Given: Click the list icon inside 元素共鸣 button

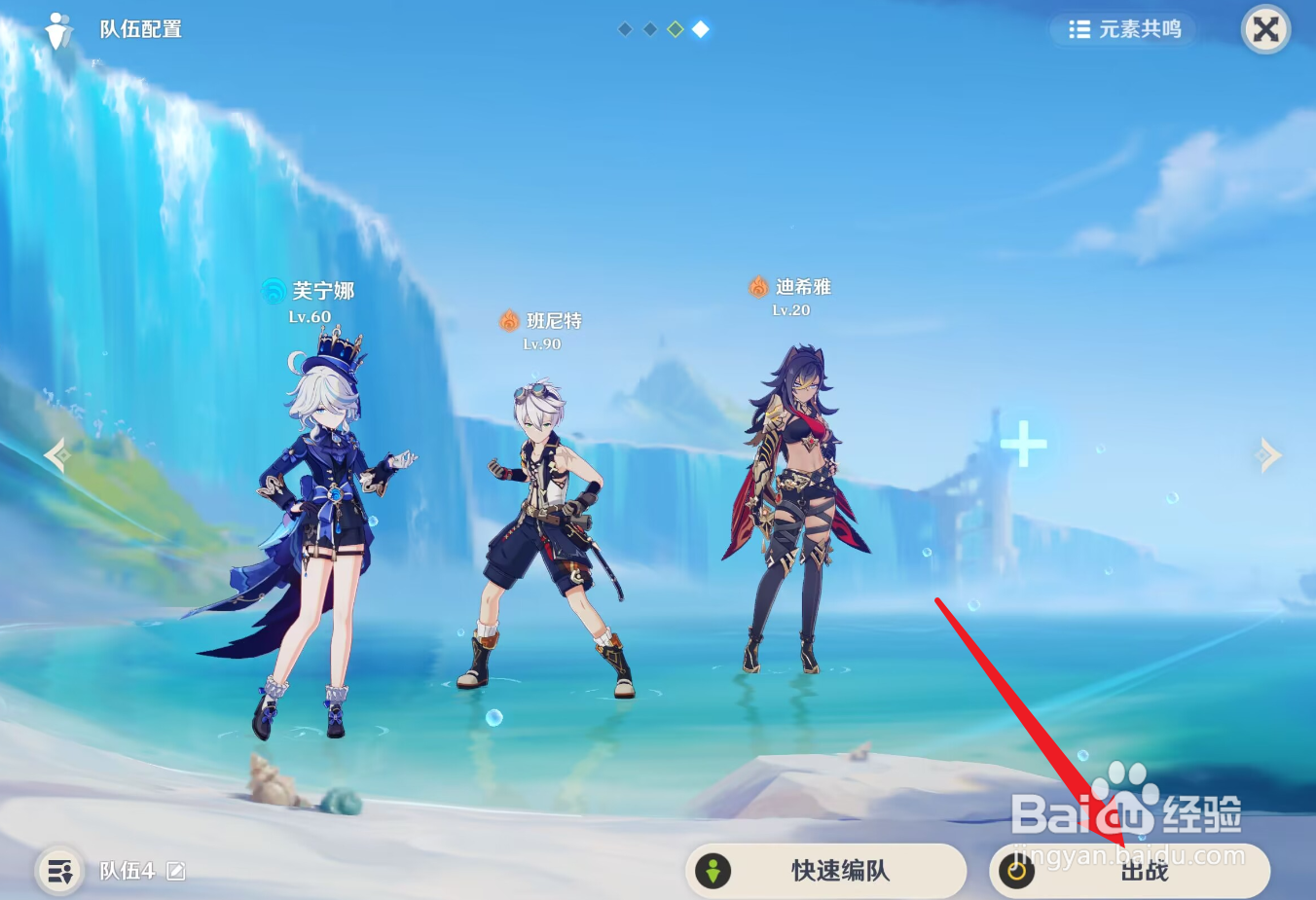Looking at the screenshot, I should click(1078, 29).
